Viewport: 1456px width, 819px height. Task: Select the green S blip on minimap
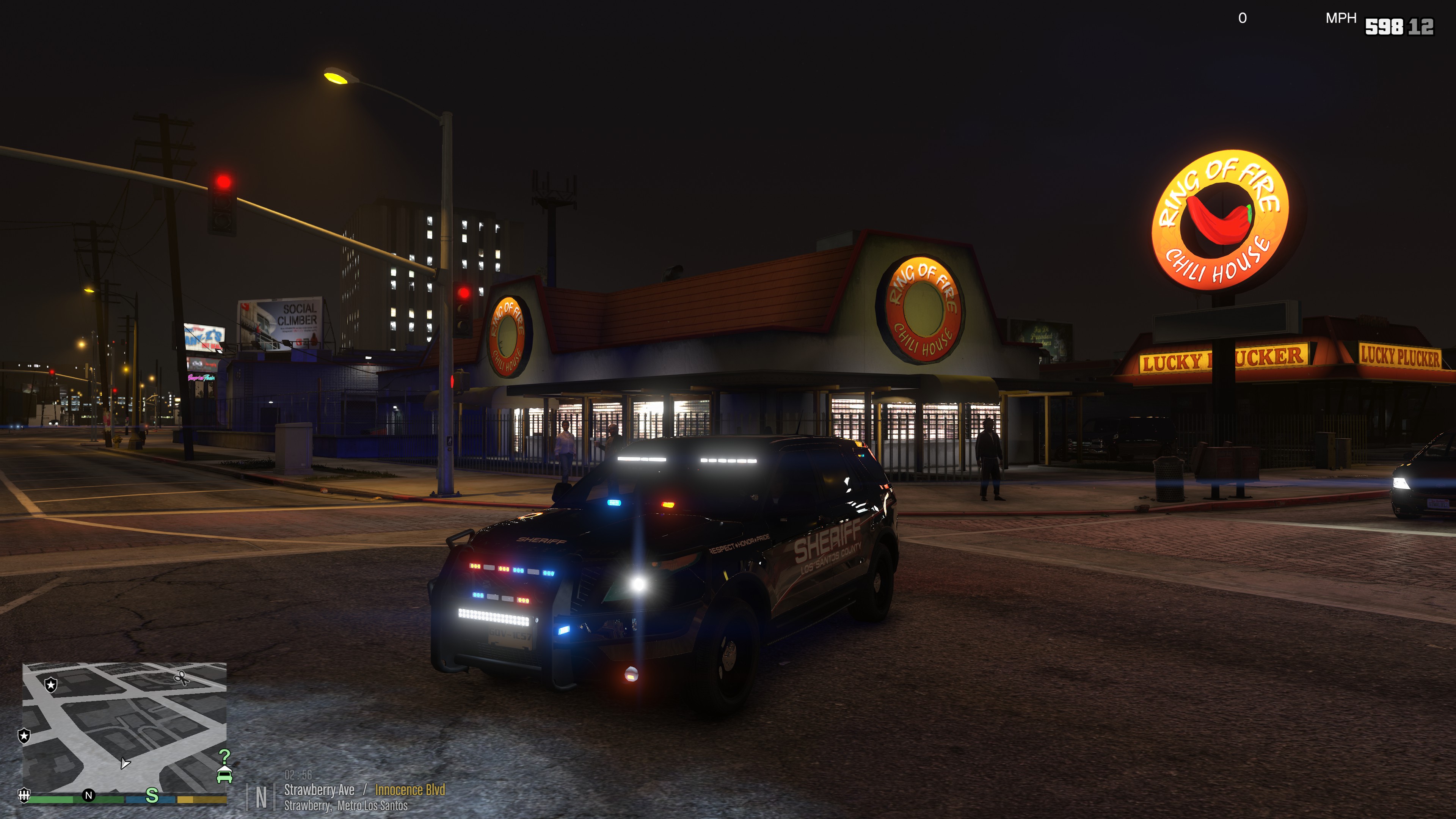[x=152, y=795]
